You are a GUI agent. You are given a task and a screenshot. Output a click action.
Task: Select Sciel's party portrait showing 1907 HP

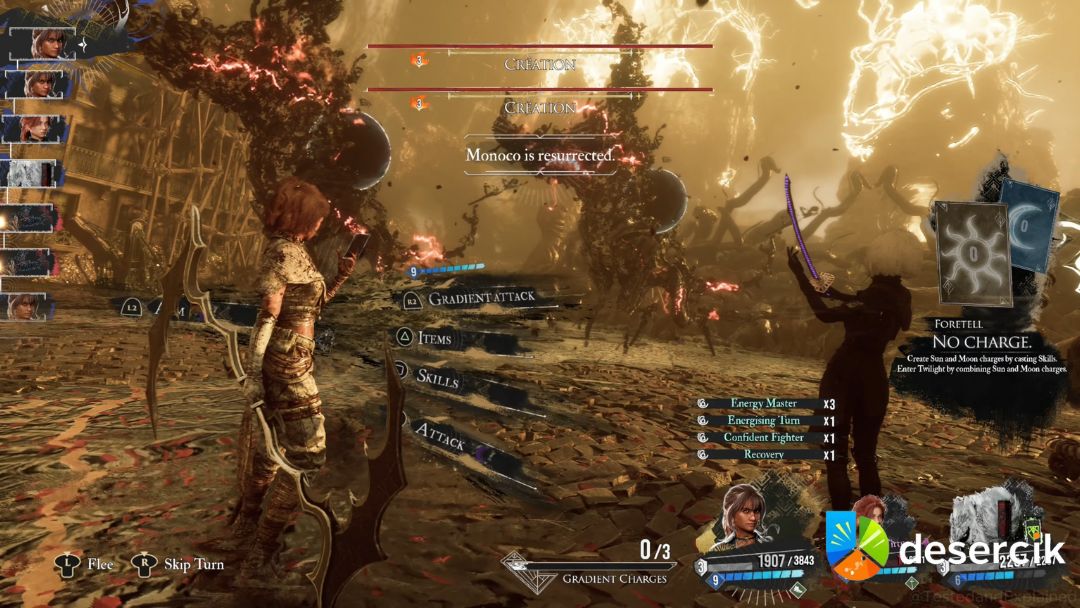[745, 520]
